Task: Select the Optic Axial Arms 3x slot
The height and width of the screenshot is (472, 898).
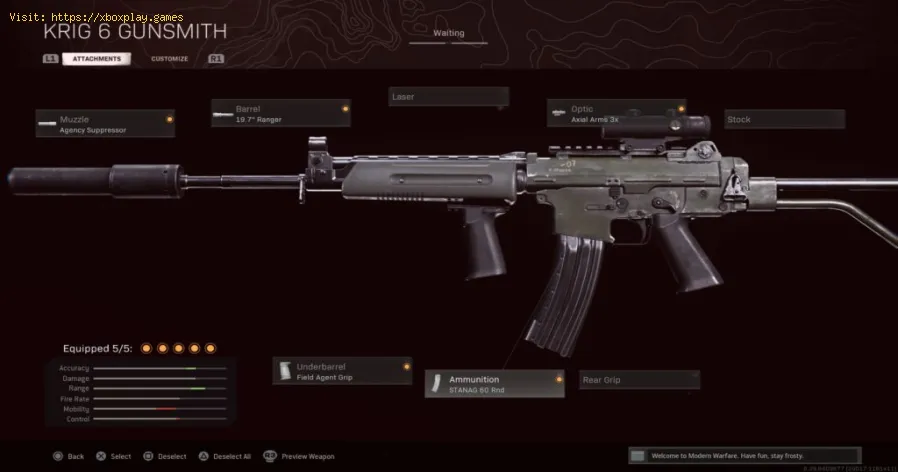Action: (616, 113)
